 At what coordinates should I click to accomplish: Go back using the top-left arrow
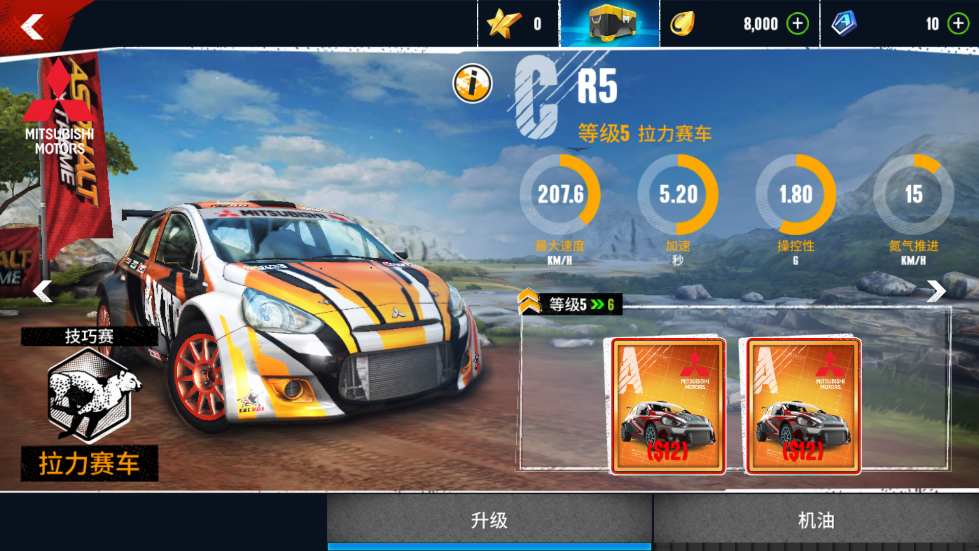[x=32, y=27]
